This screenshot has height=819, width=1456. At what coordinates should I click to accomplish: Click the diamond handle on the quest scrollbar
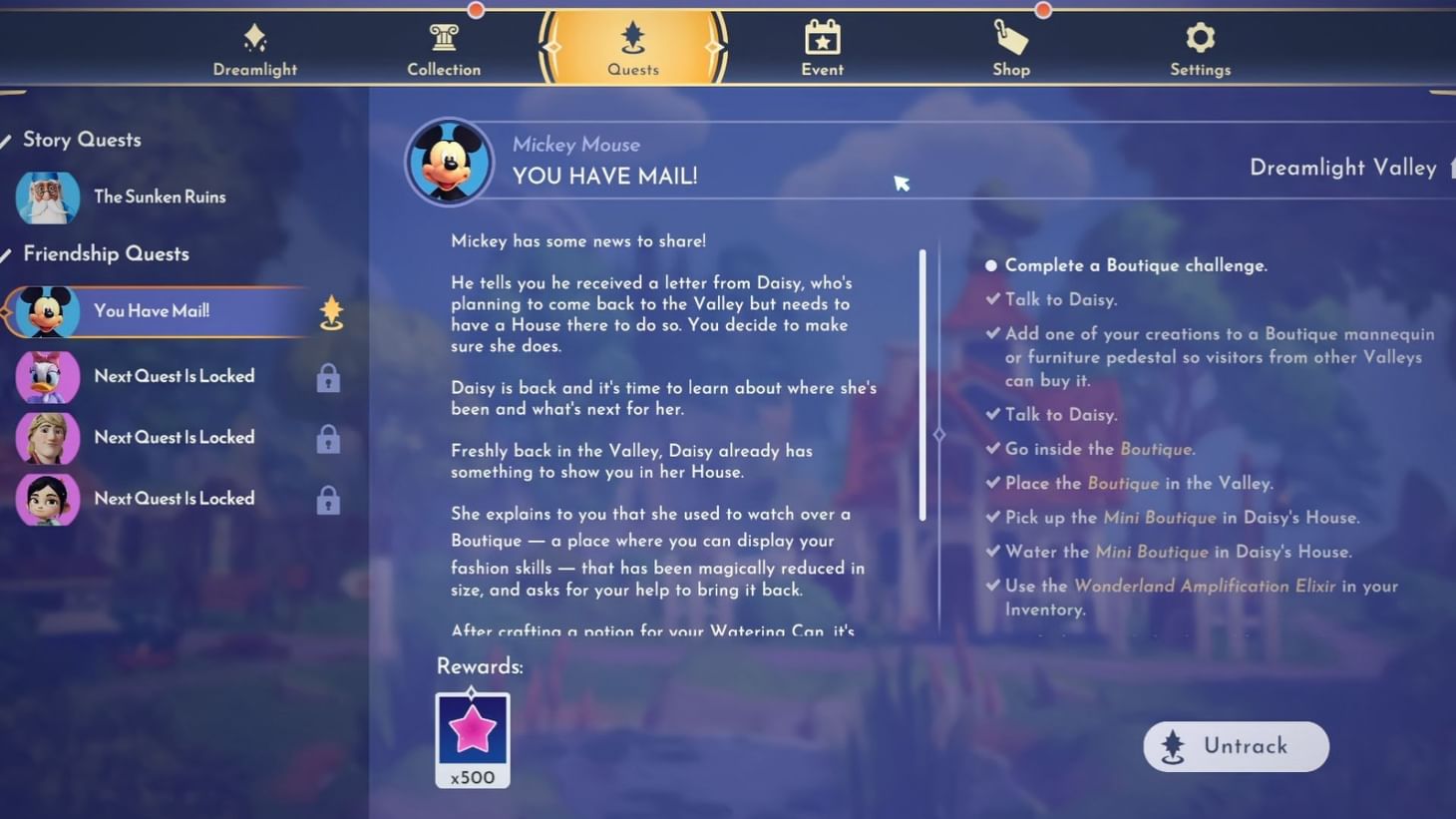point(938,434)
